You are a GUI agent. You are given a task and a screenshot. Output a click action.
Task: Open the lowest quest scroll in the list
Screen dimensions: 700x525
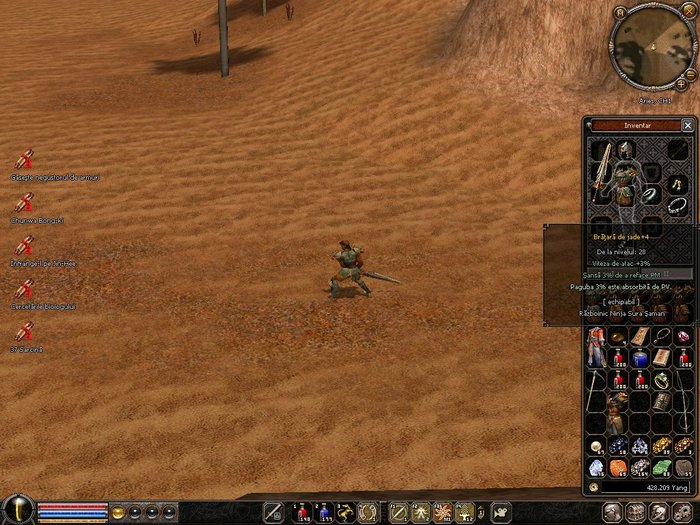click(25, 331)
